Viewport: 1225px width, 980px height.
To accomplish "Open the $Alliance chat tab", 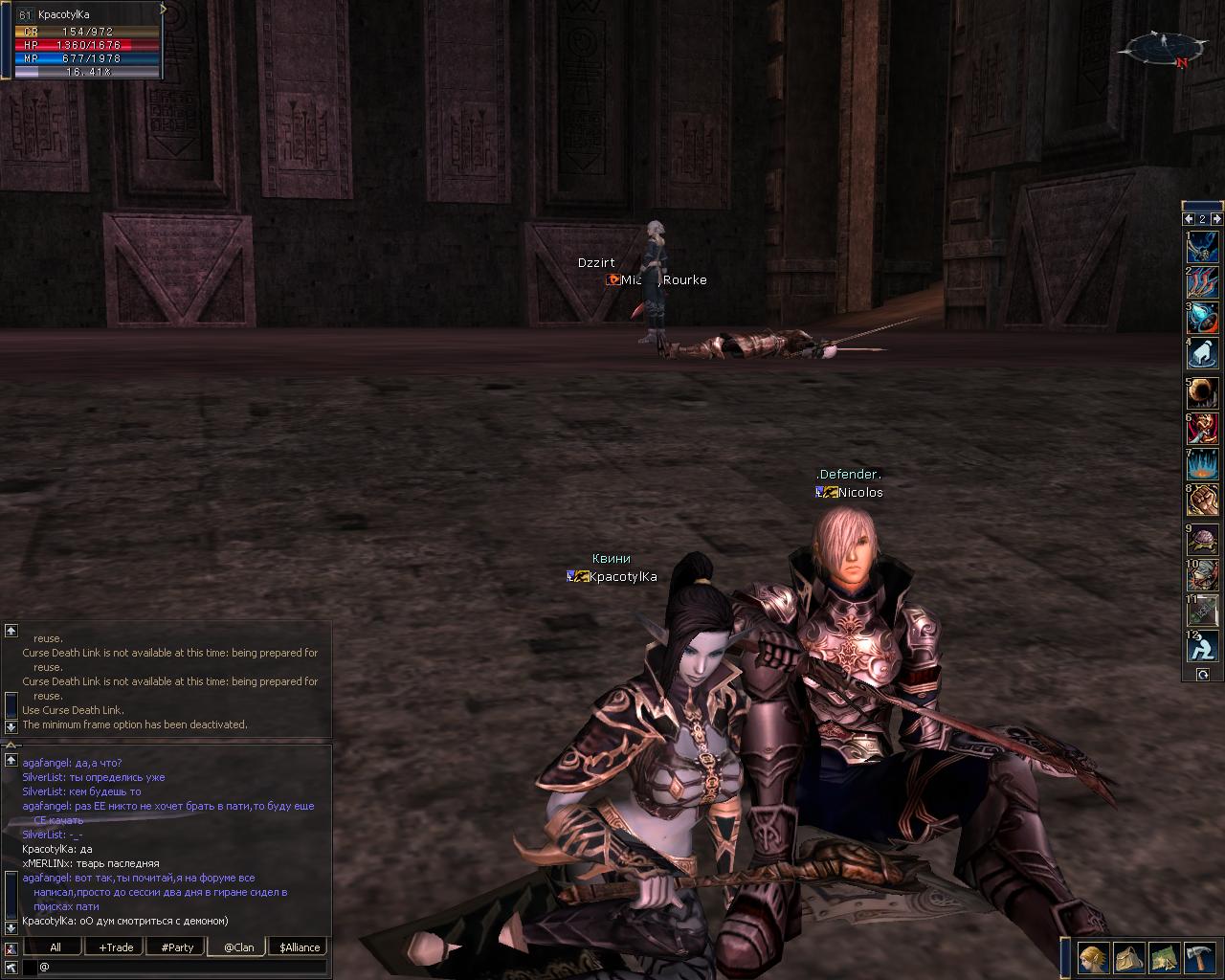I will click(300, 947).
